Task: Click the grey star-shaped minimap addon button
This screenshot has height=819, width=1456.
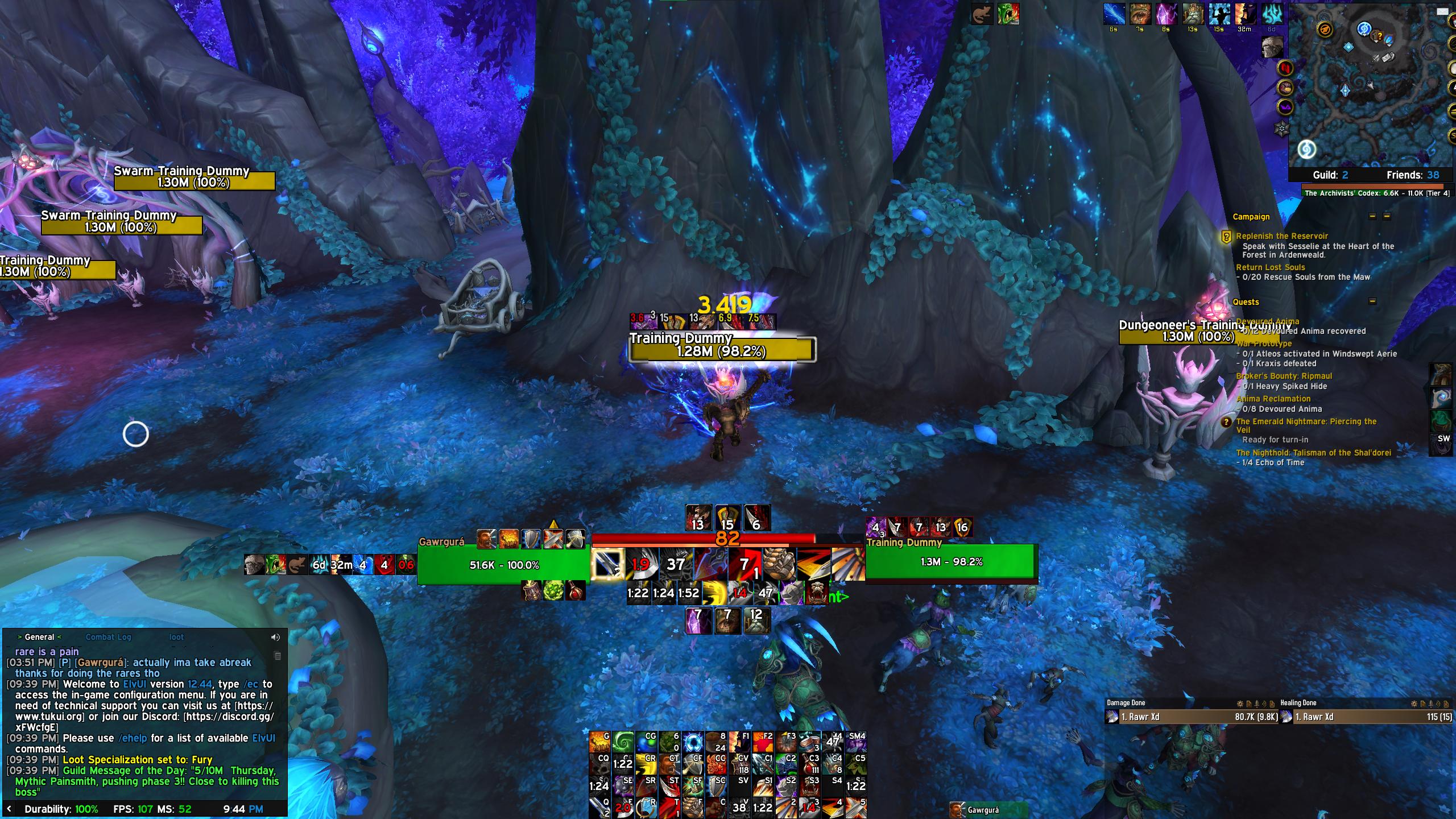Action: coord(1282,128)
